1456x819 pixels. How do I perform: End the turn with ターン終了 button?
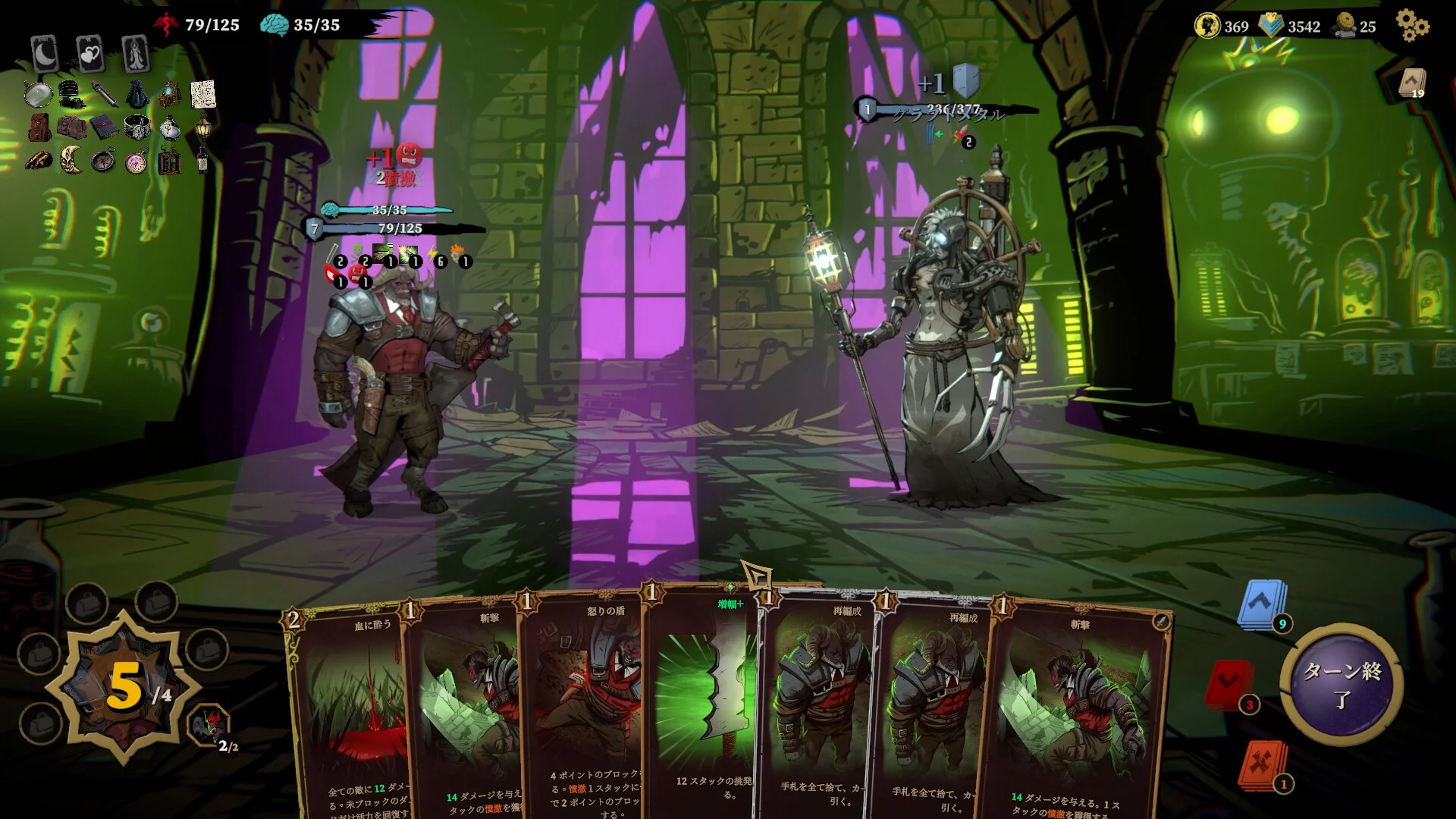tap(1341, 683)
